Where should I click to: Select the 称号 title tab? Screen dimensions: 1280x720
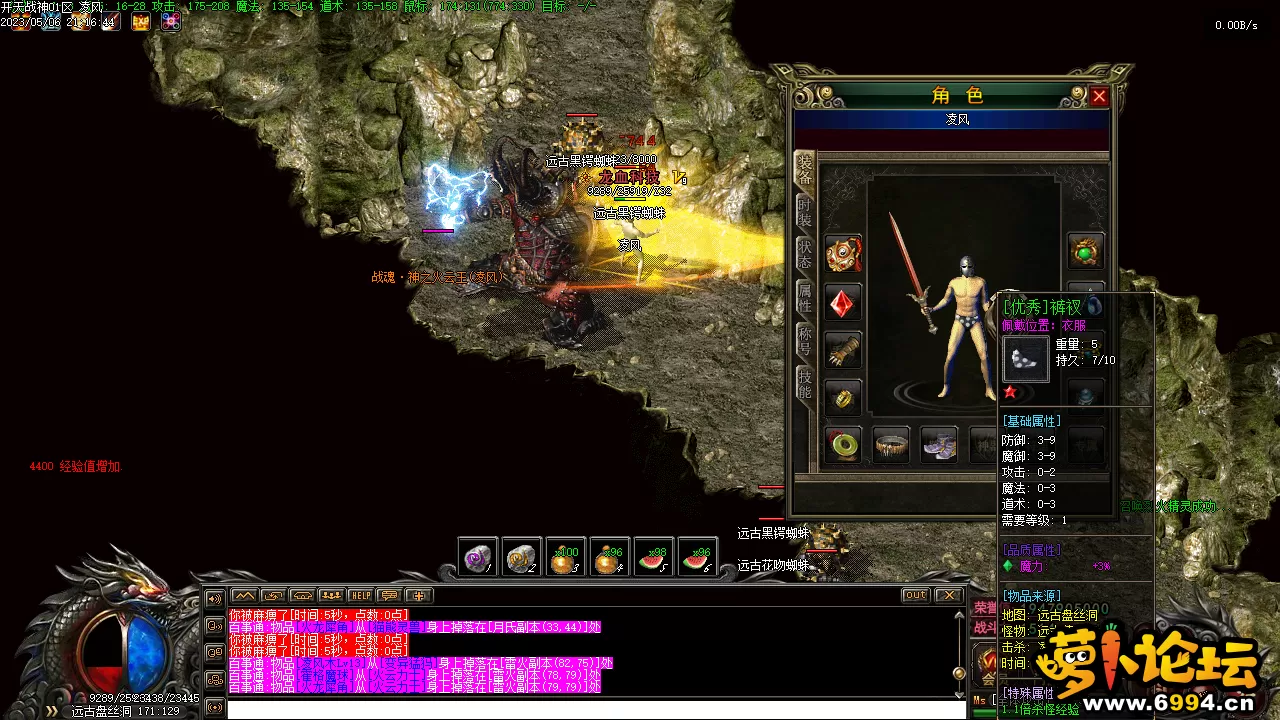[805, 340]
